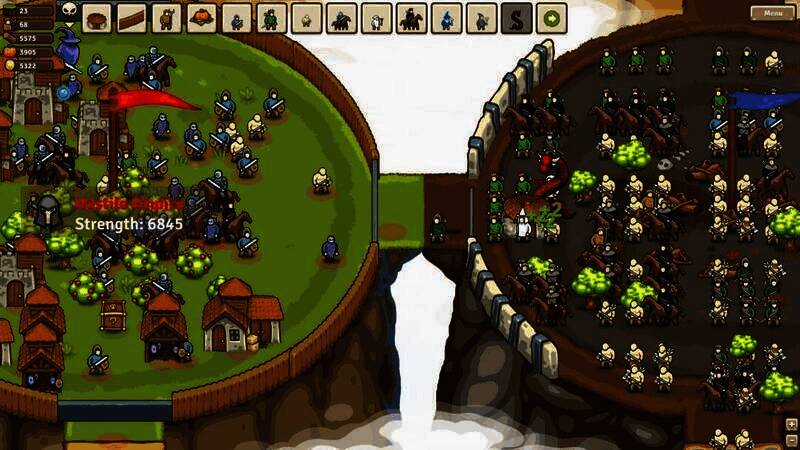The width and height of the screenshot is (800, 450).
Task: Select the round wall build icon
Action: (x=97, y=18)
